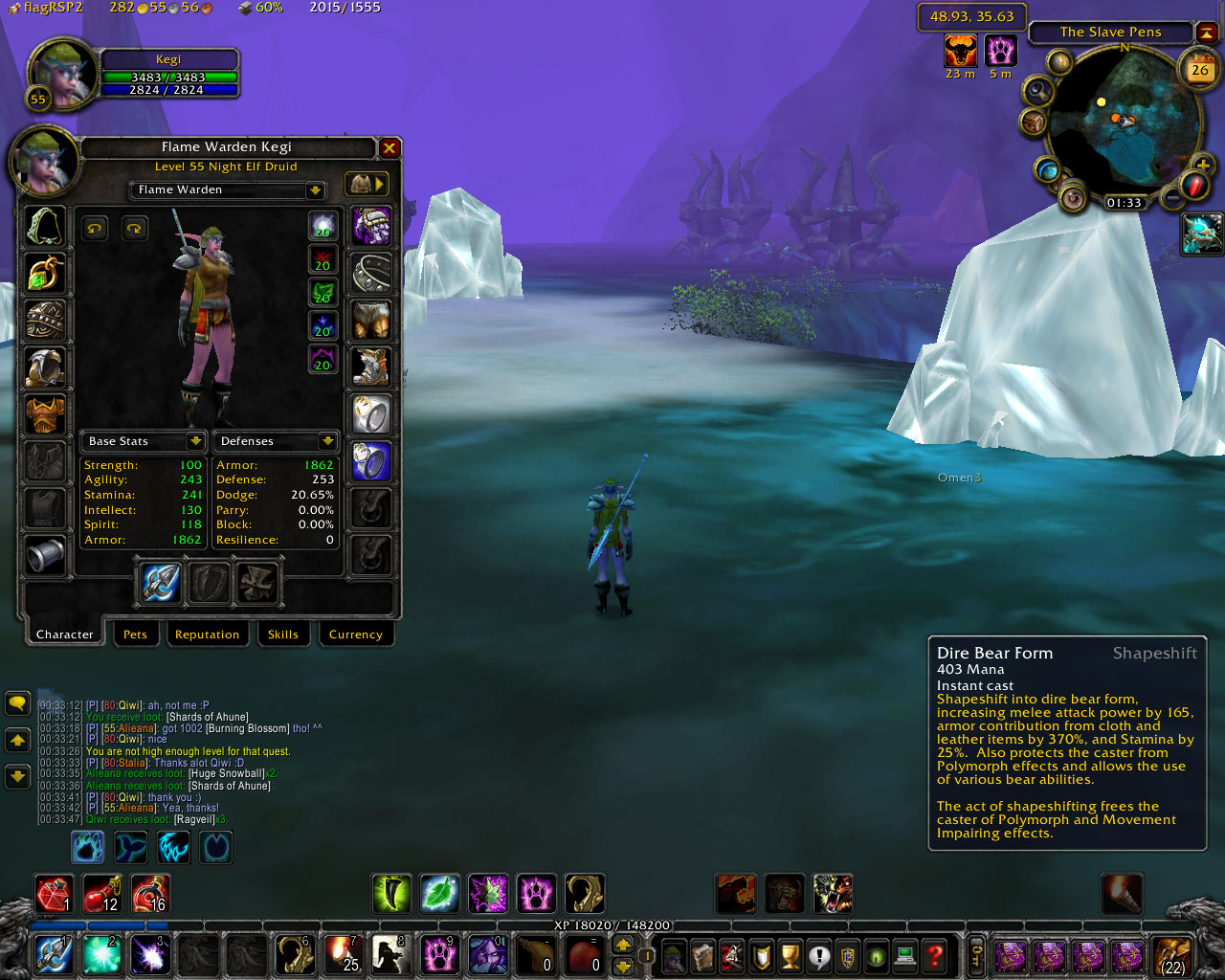
Task: Toggle the minimap with The Slave Pens collapse button
Action: tap(1206, 33)
